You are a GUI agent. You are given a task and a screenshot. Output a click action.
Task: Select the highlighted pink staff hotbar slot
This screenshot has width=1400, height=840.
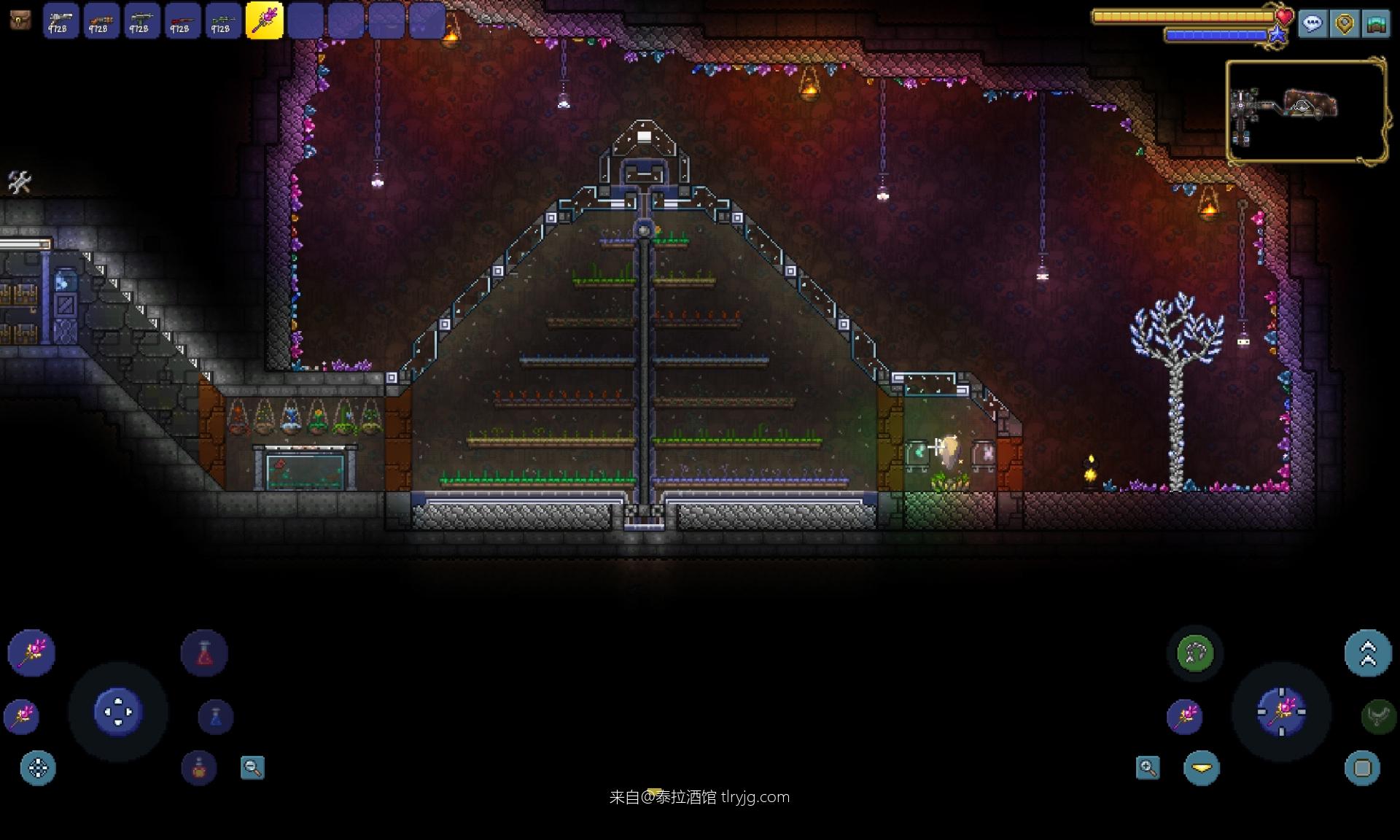[264, 20]
